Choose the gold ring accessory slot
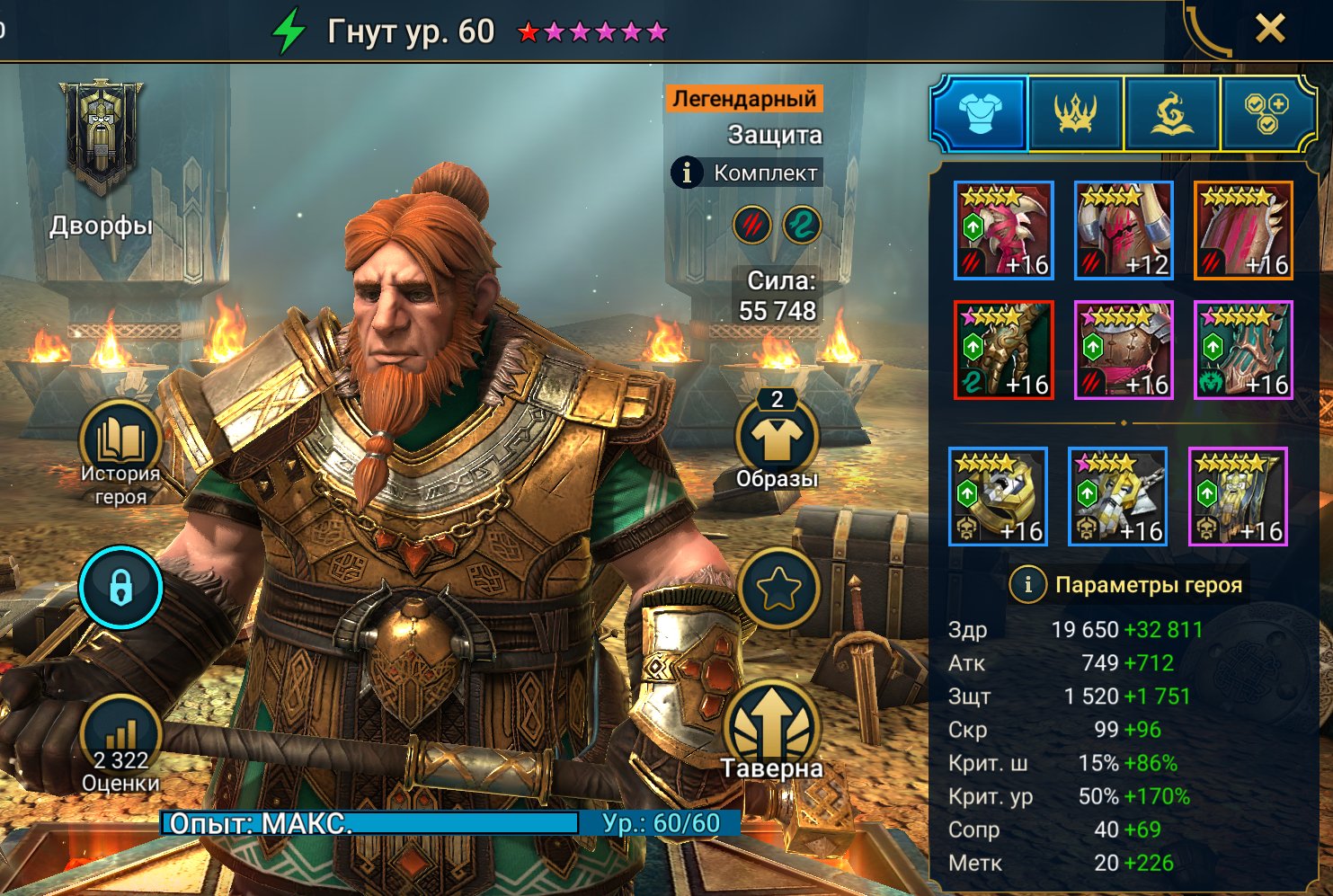 [998, 496]
